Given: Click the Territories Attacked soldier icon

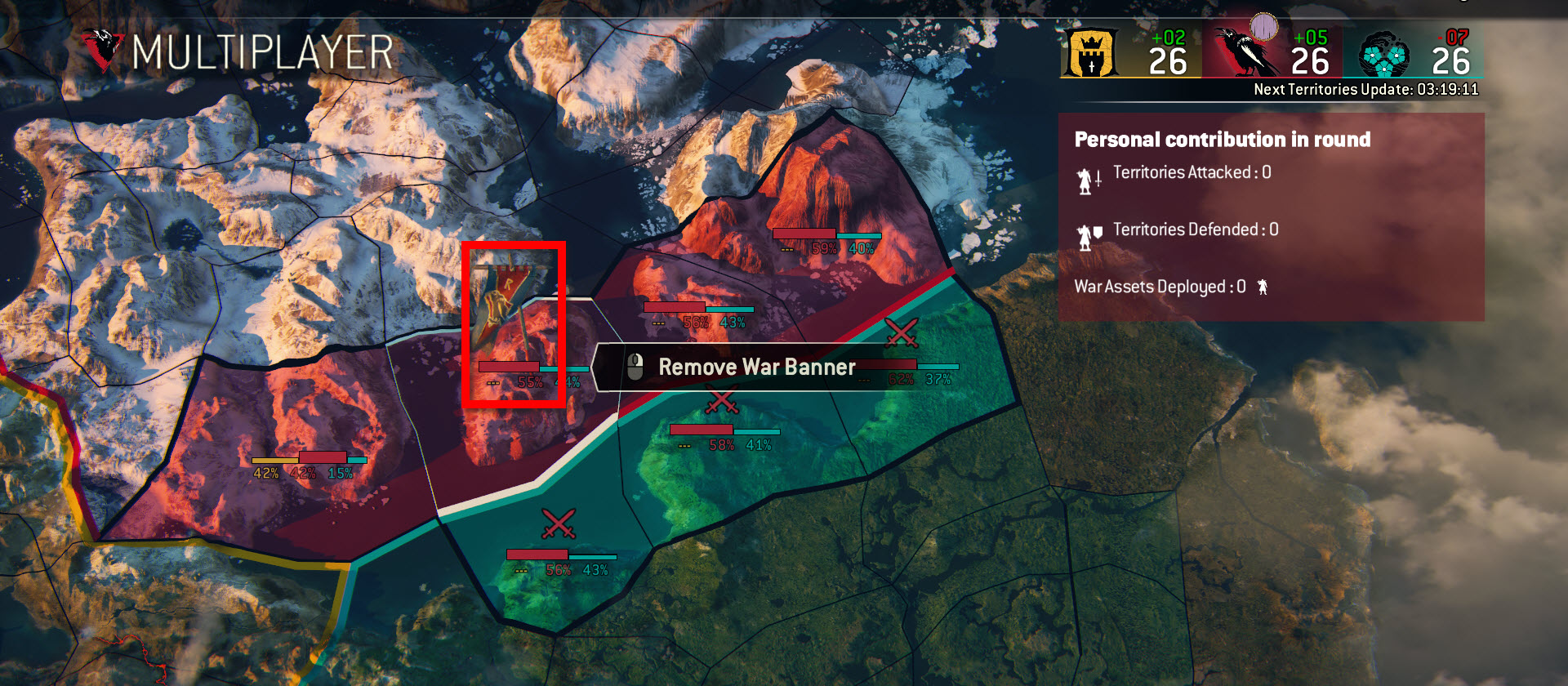Looking at the screenshot, I should (x=1087, y=180).
